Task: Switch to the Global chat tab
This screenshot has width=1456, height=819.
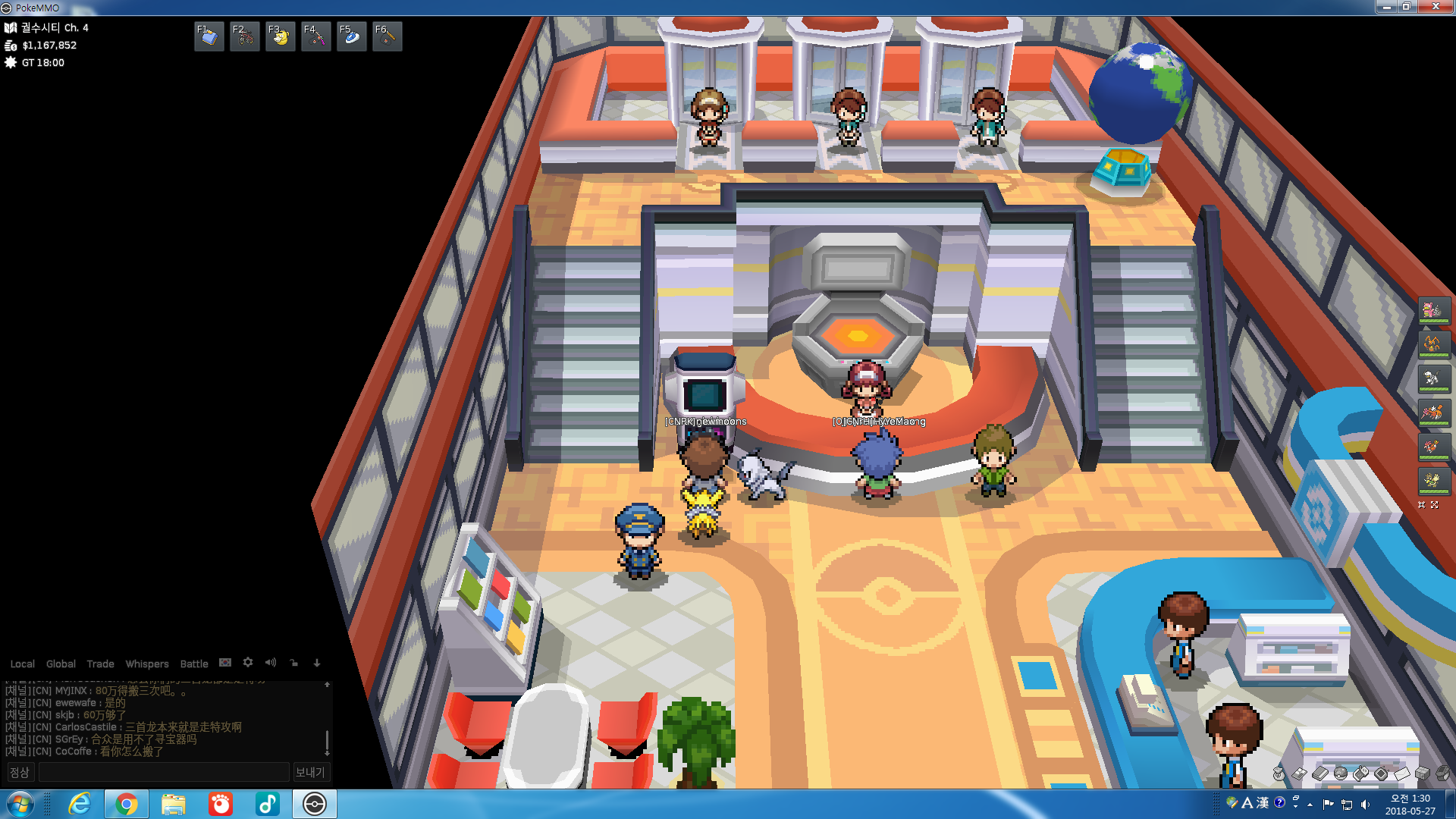Action: [x=61, y=664]
